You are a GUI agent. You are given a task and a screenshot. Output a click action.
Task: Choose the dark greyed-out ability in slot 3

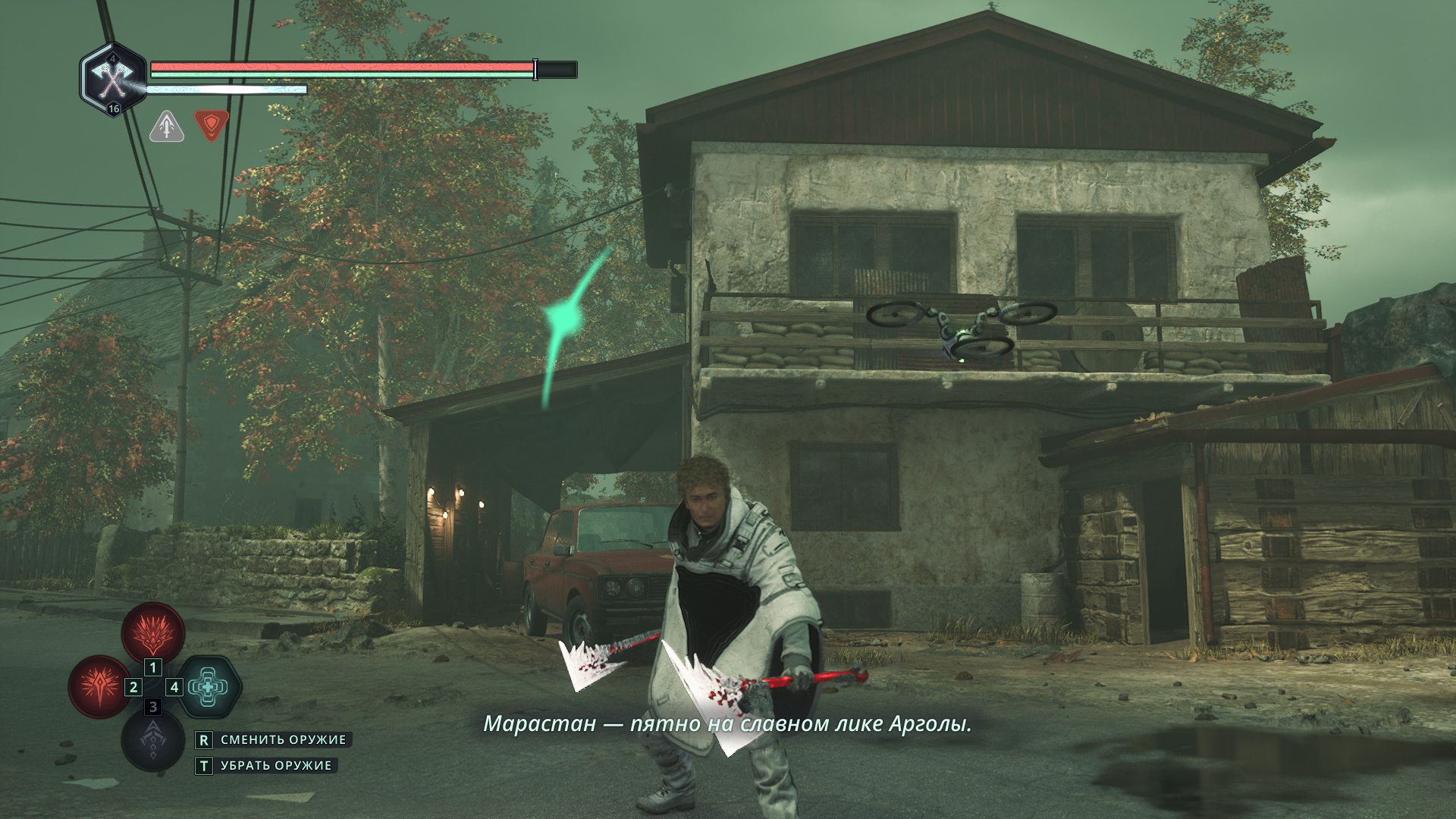coord(152,739)
